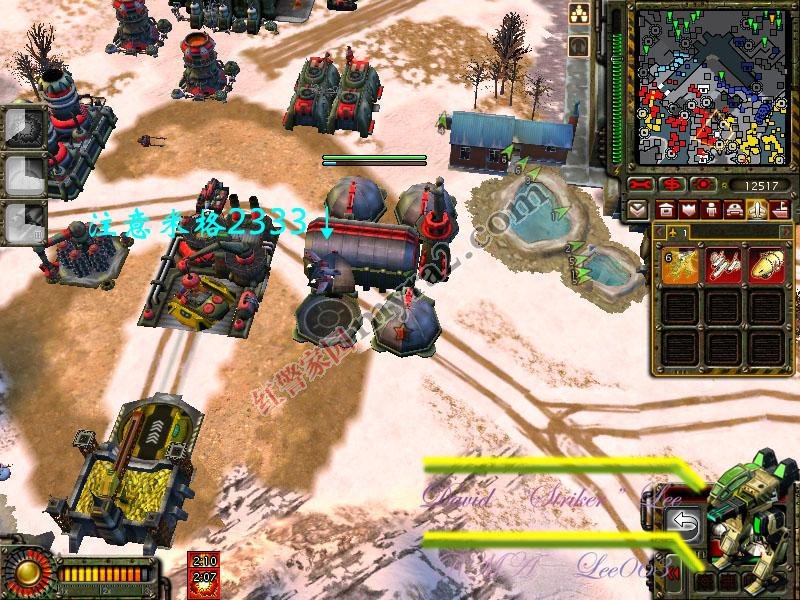Select airfield sub-tab number 1
The width and height of the screenshot is (800, 600).
click(674, 232)
